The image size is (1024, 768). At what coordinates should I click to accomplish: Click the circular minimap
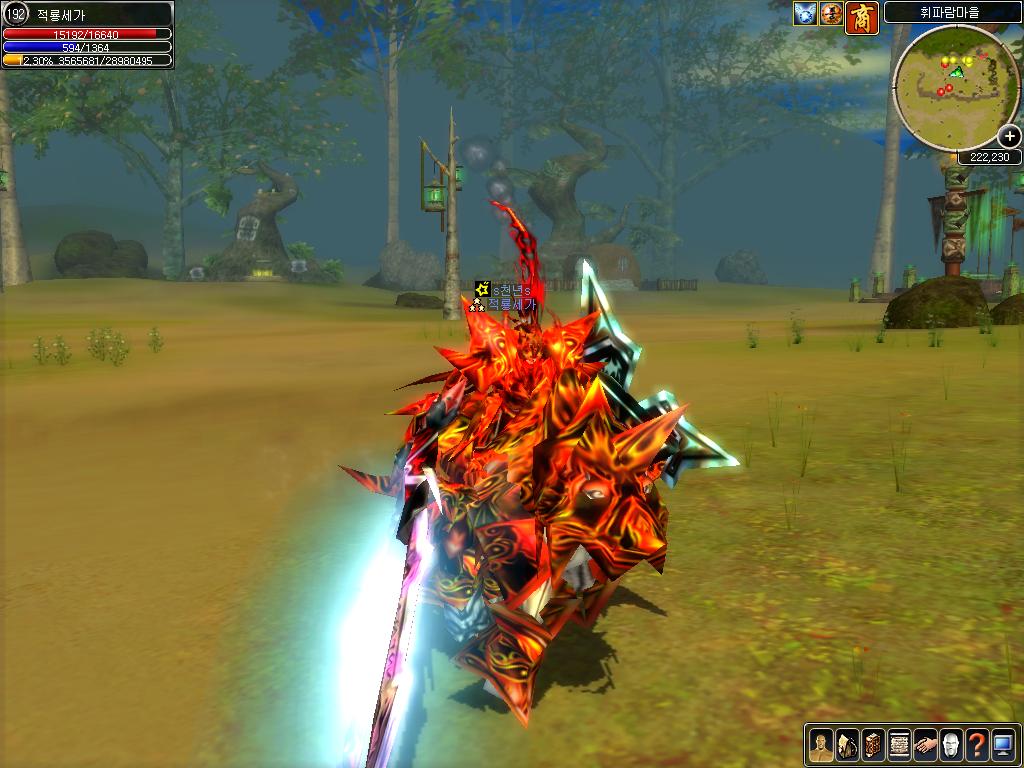pos(954,86)
